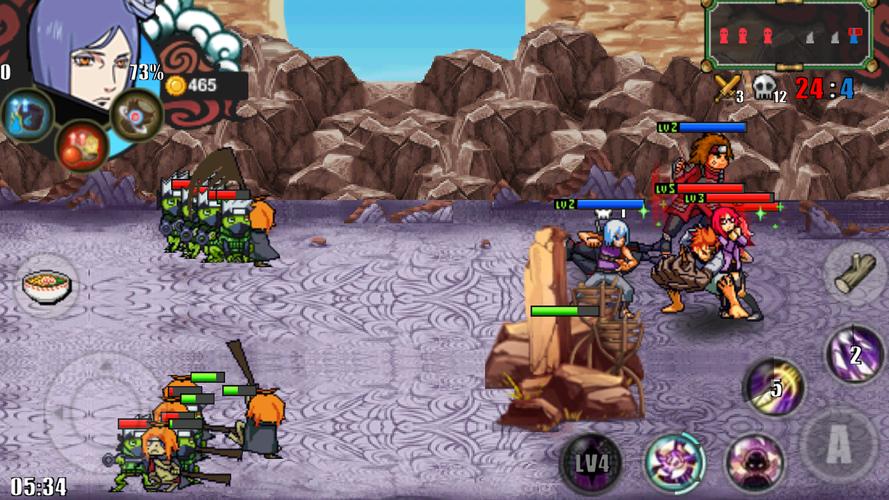Activate the purple skill showing cooldown 2
889x500 pixels.
tap(855, 355)
